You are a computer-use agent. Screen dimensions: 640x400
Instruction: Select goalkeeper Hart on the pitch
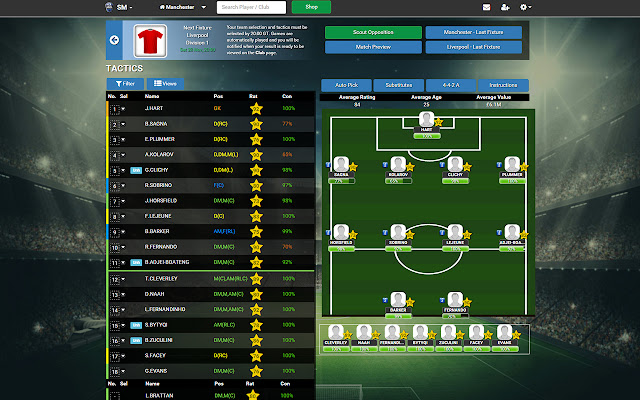point(426,122)
